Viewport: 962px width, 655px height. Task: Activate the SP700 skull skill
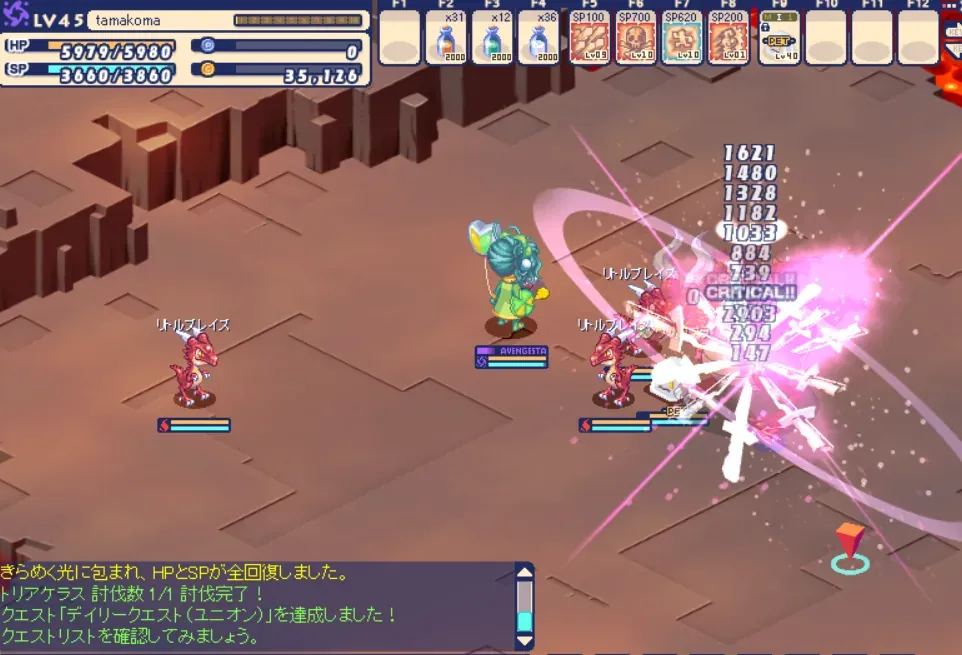635,40
